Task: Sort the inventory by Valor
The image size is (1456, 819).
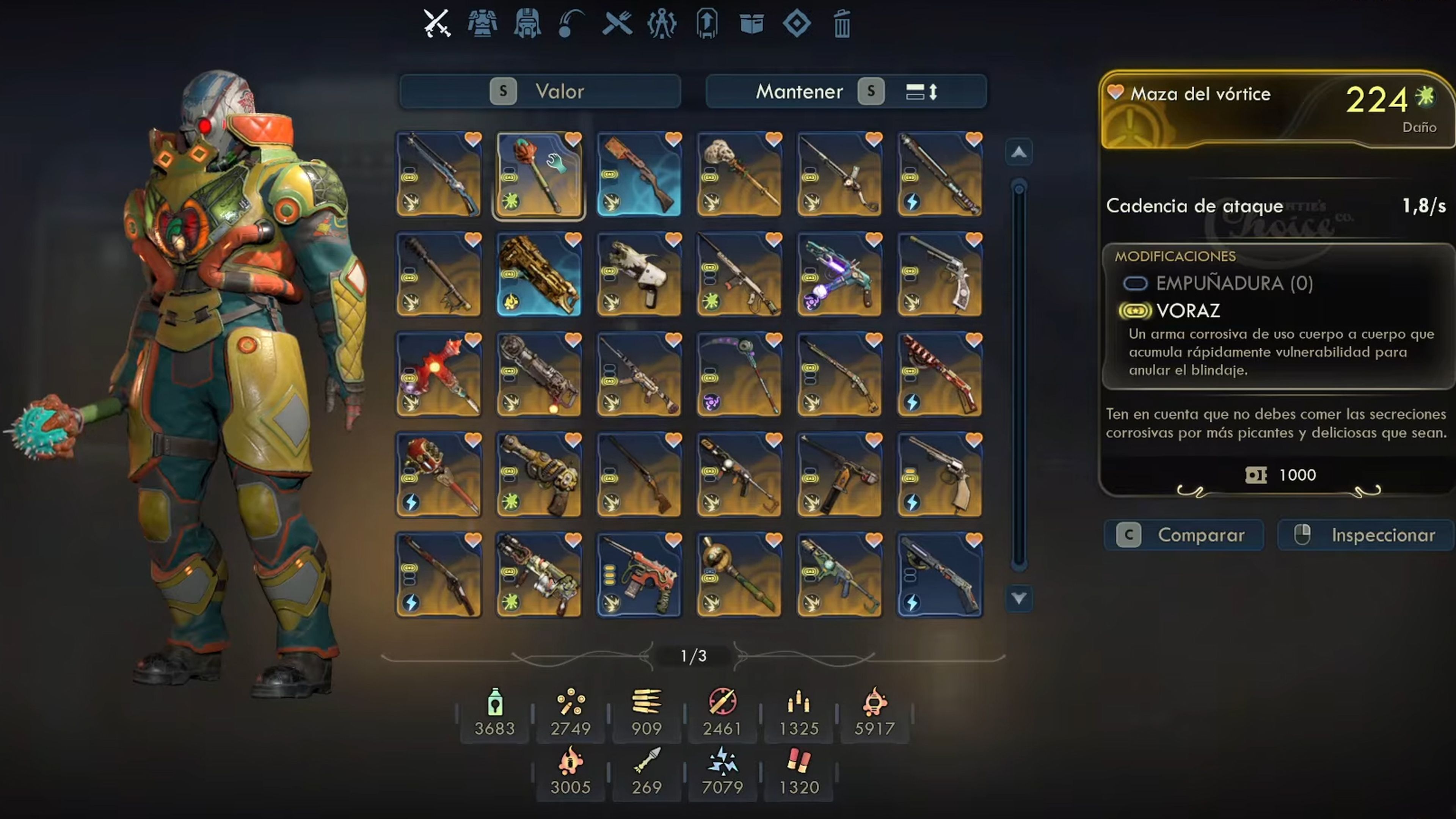Action: click(540, 91)
